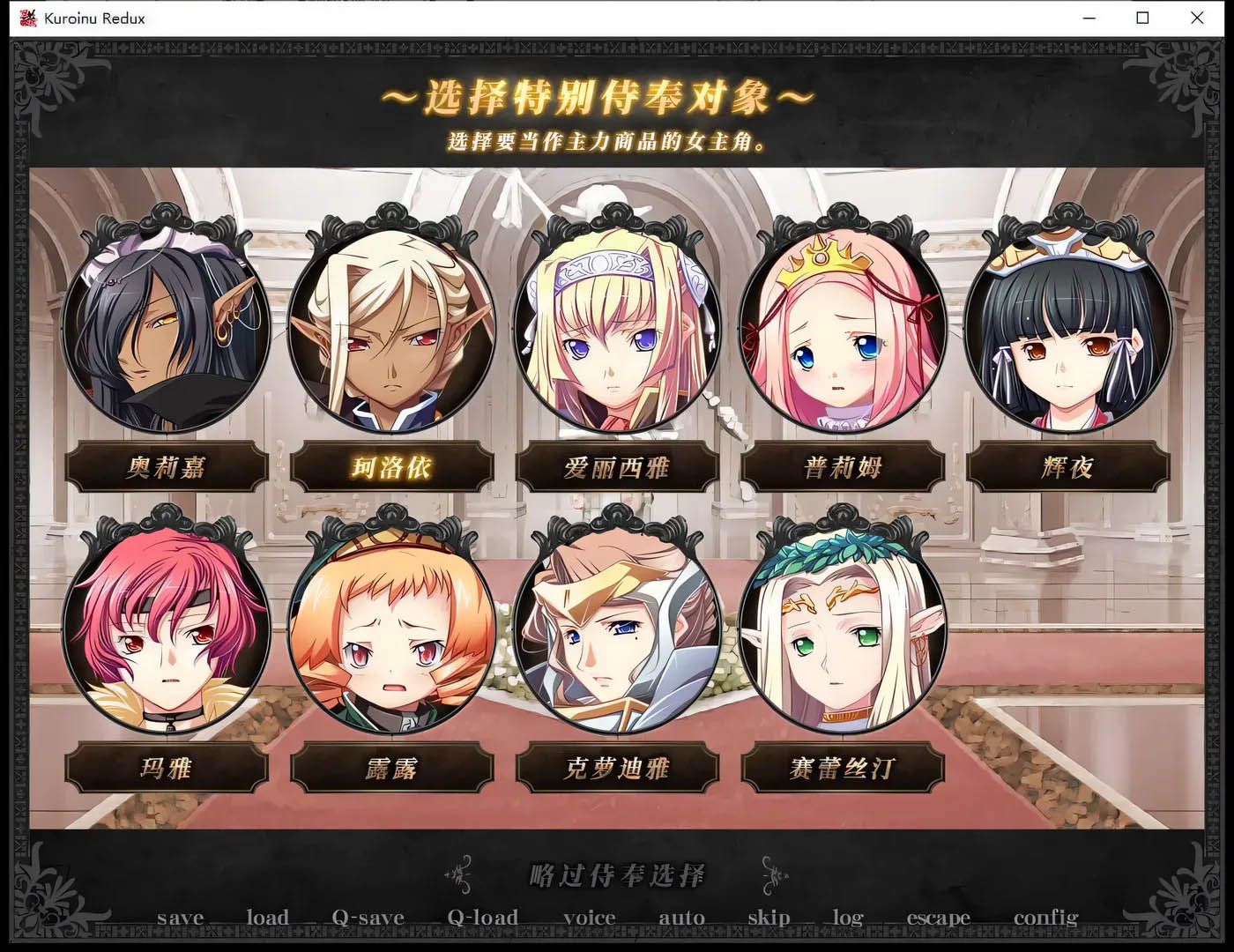
Task: Open the load menu
Action: (x=270, y=918)
